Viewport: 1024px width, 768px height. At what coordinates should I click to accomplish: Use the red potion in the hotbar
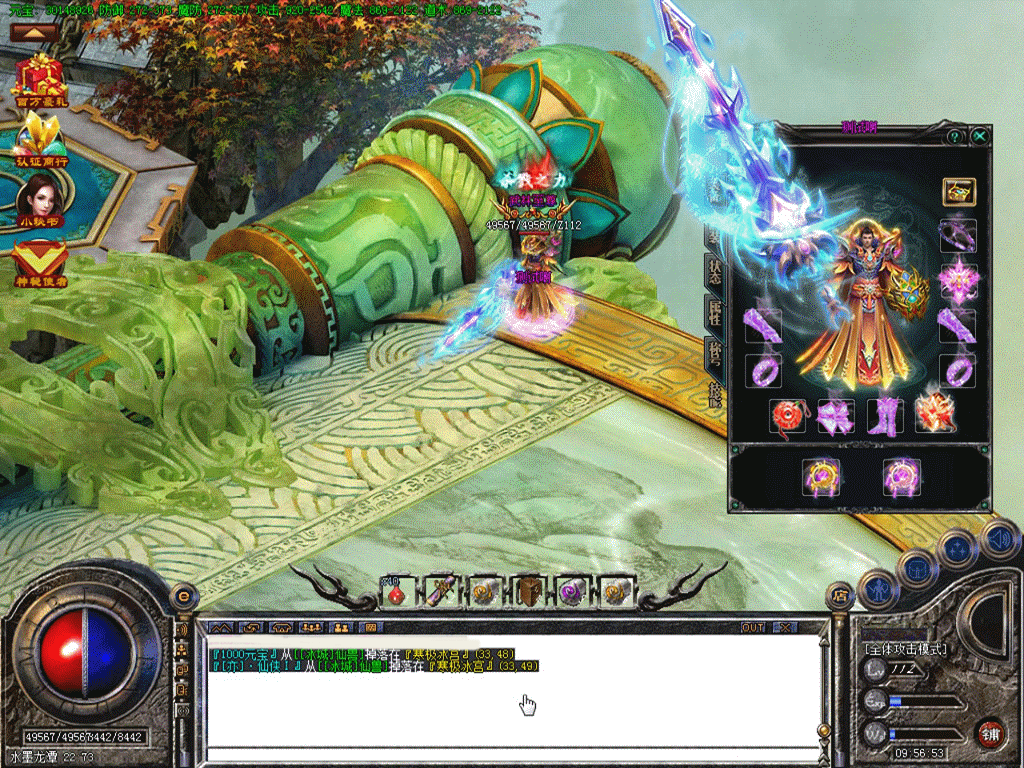coord(397,593)
